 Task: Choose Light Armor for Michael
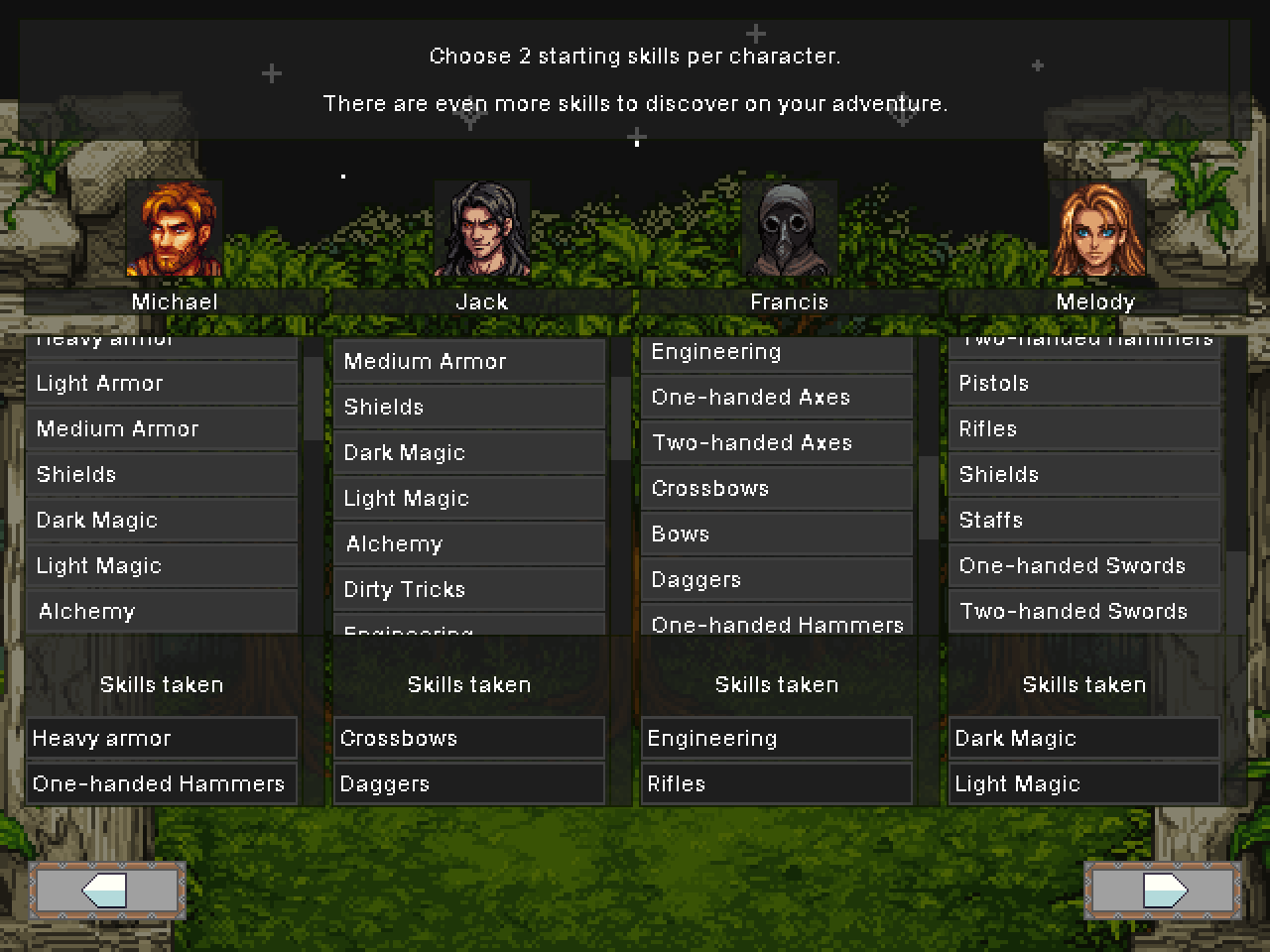click(162, 384)
